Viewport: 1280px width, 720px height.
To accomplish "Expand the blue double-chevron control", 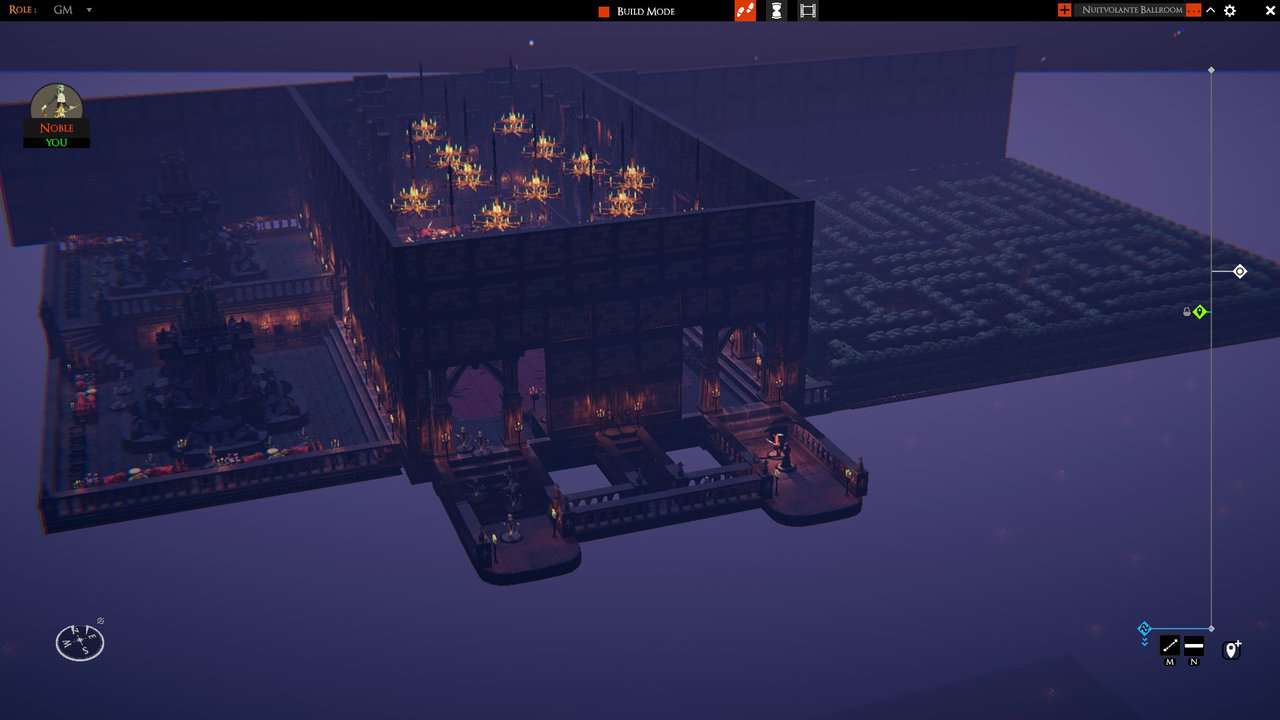I will [x=1144, y=641].
